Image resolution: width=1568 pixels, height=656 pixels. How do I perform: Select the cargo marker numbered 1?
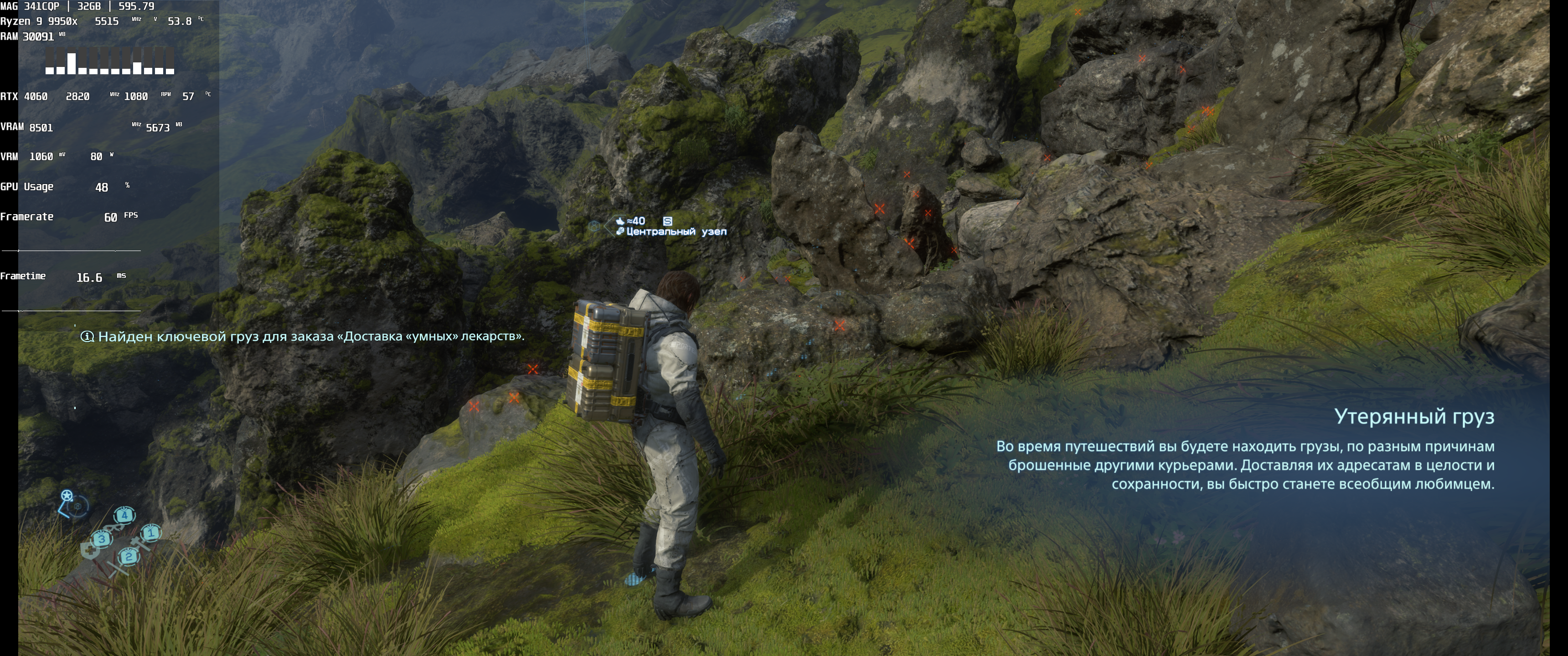(151, 533)
